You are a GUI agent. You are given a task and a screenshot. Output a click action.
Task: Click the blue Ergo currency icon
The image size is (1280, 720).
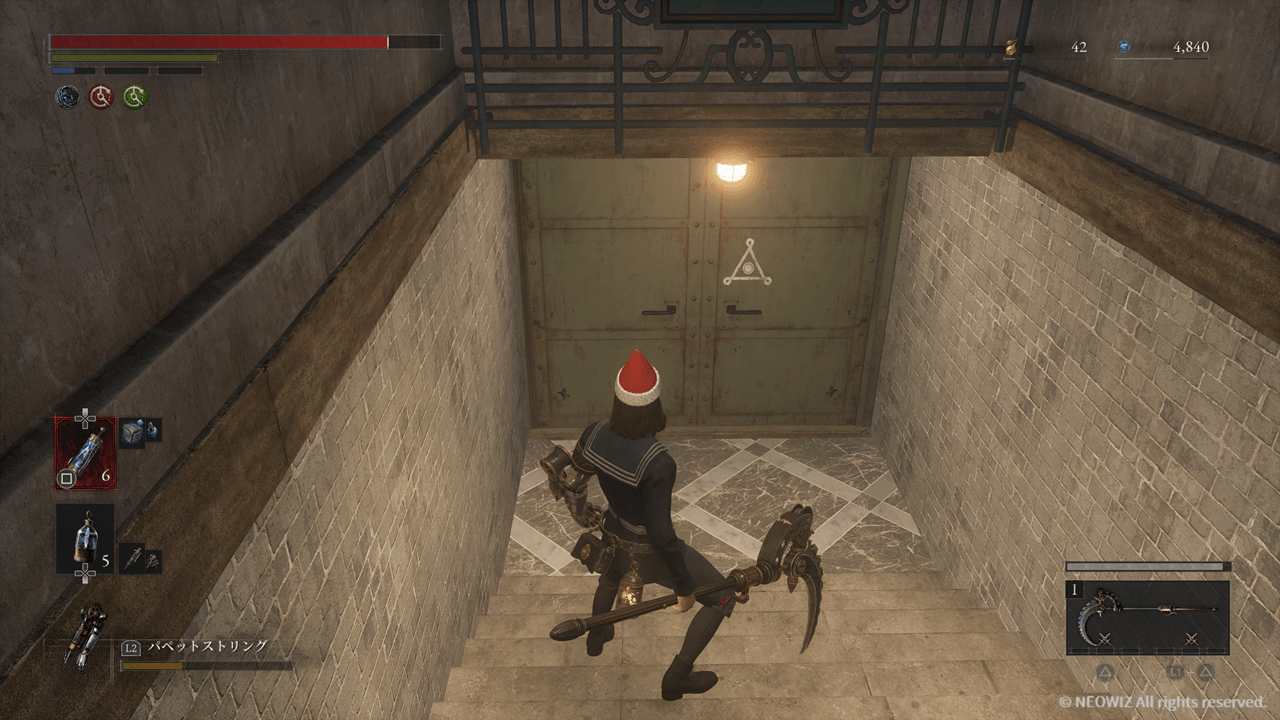[1123, 47]
